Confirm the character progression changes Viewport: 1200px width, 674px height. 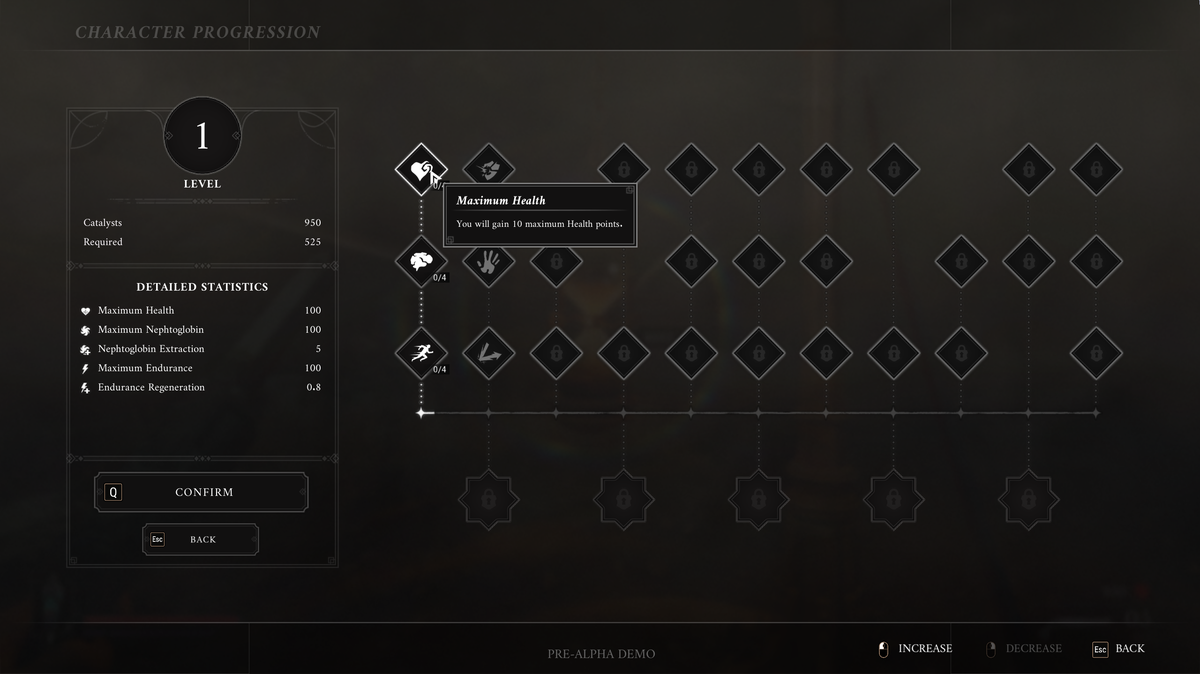click(x=202, y=492)
